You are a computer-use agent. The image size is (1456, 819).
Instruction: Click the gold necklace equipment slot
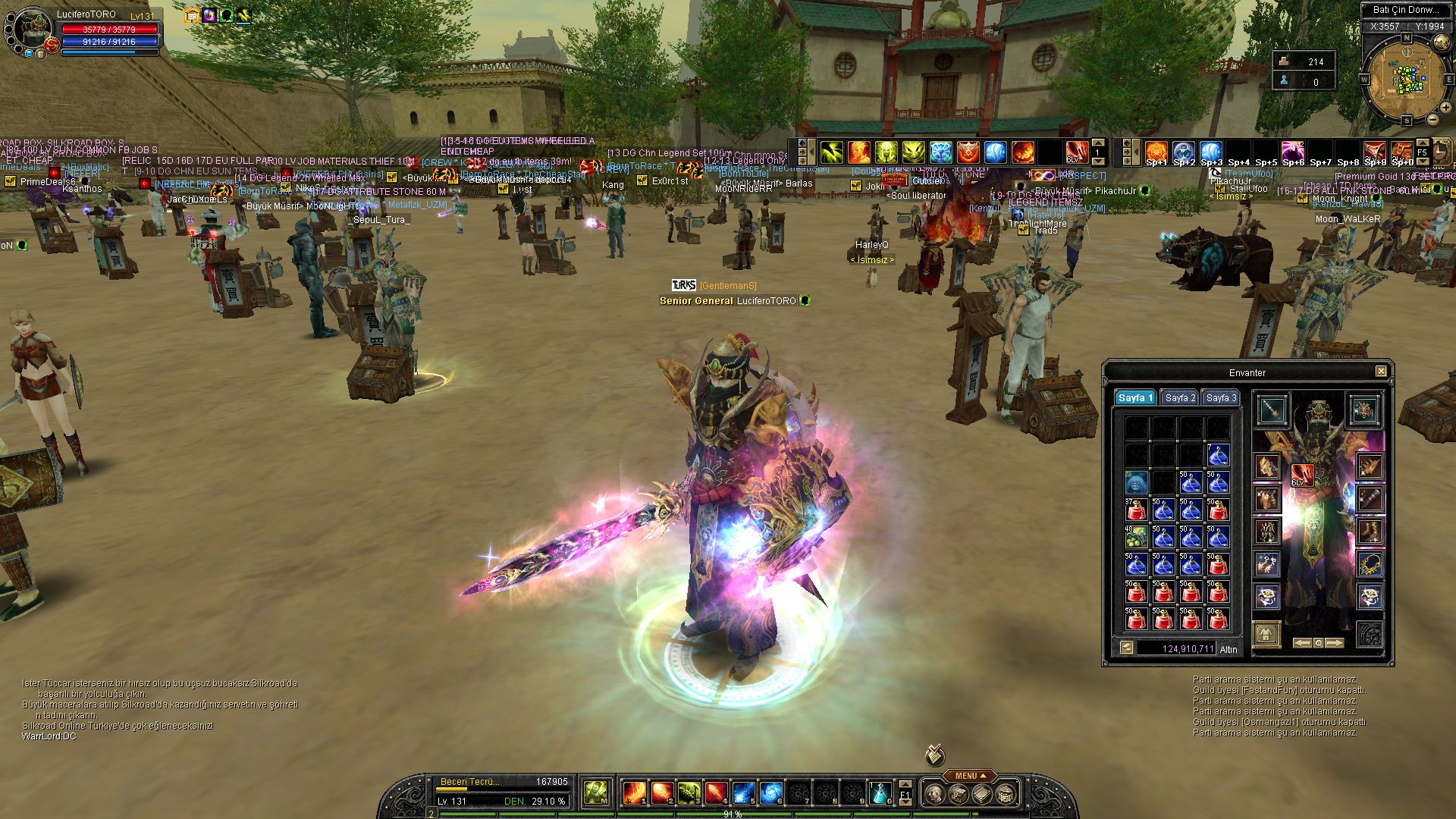tap(1369, 564)
